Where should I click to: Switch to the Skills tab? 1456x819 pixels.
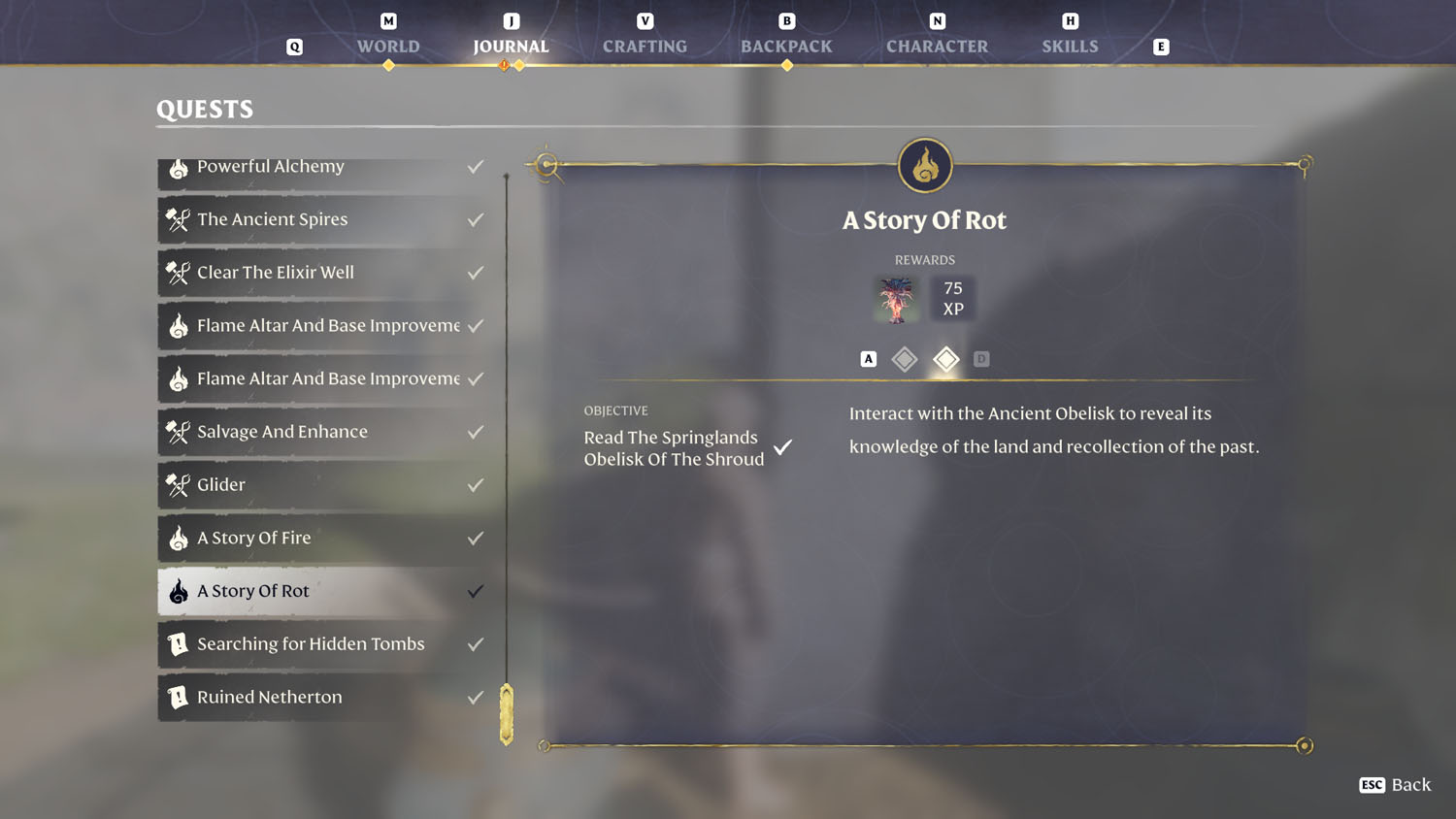click(1070, 46)
